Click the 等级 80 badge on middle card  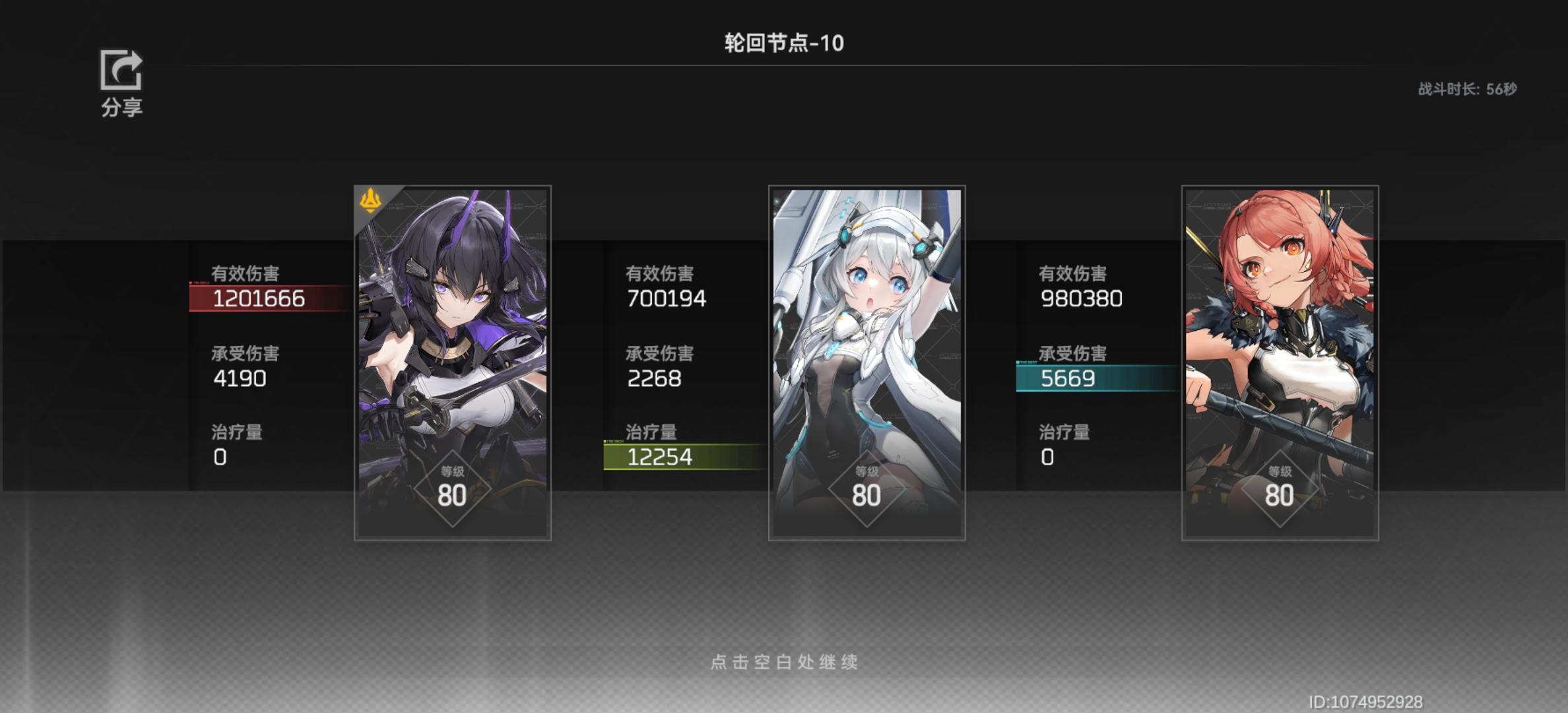[865, 487]
